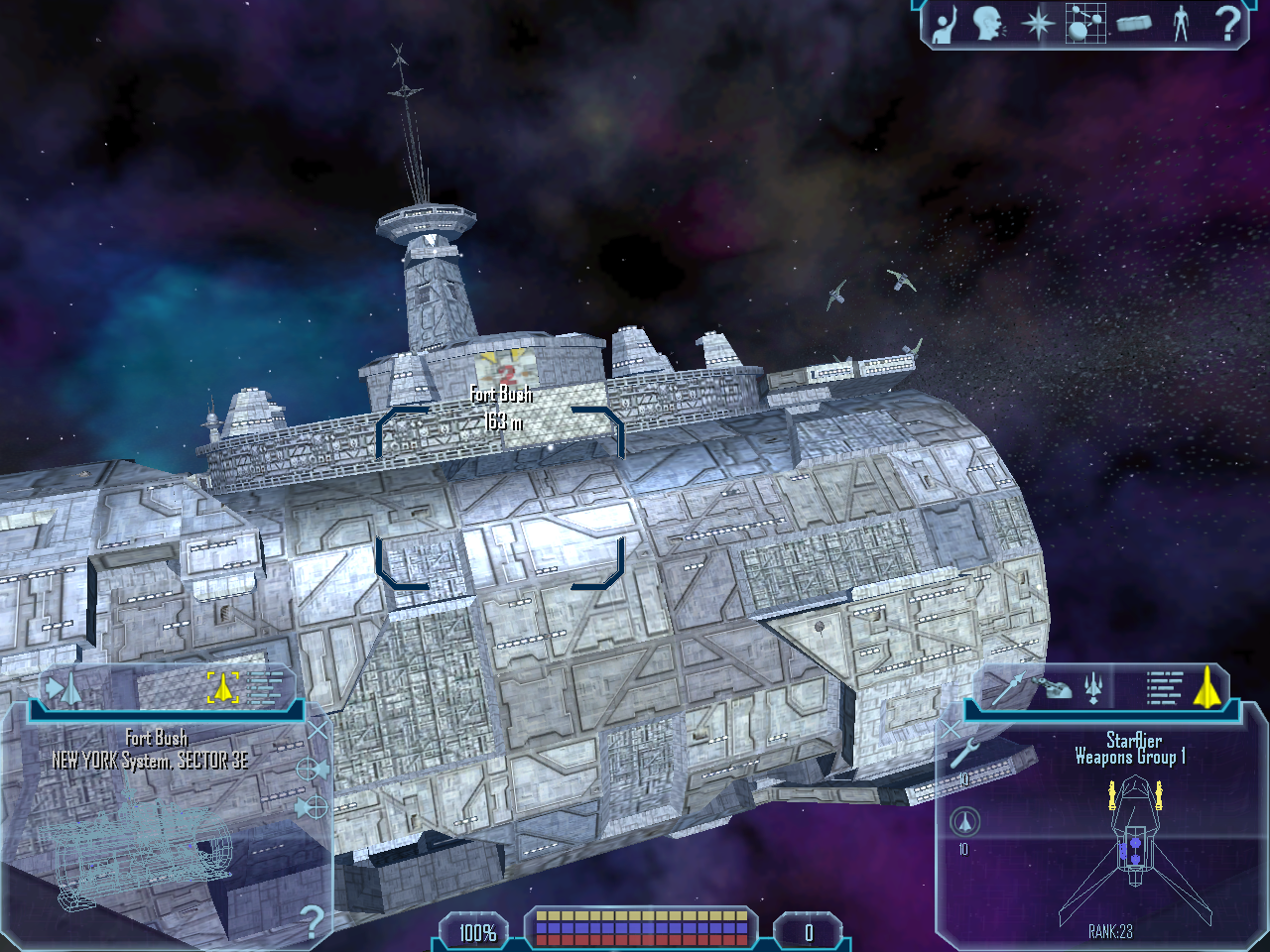Show the weapons list lines tab
Screen dimensions: 1270x952
click(1163, 686)
